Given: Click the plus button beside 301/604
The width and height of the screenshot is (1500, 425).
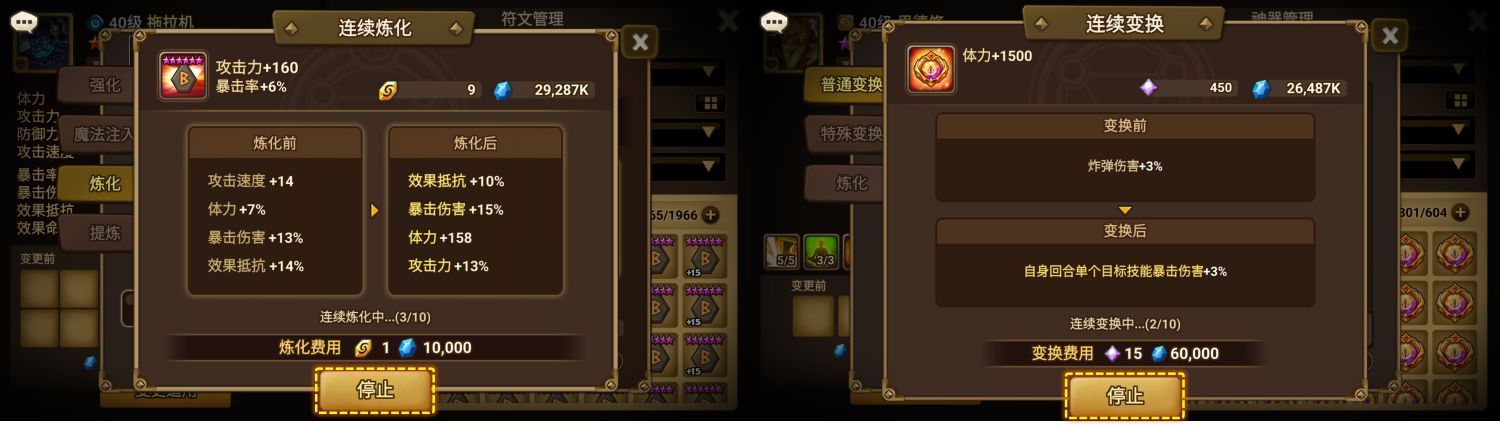Looking at the screenshot, I should coord(1460,212).
